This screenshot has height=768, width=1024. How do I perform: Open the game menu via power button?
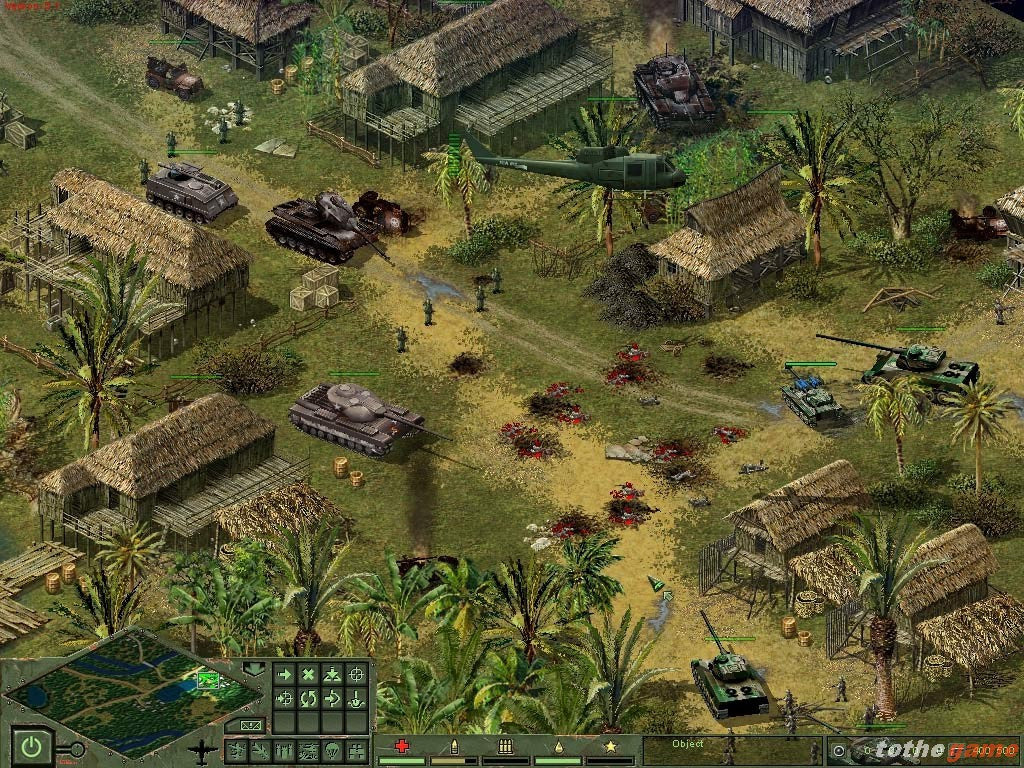[32, 746]
